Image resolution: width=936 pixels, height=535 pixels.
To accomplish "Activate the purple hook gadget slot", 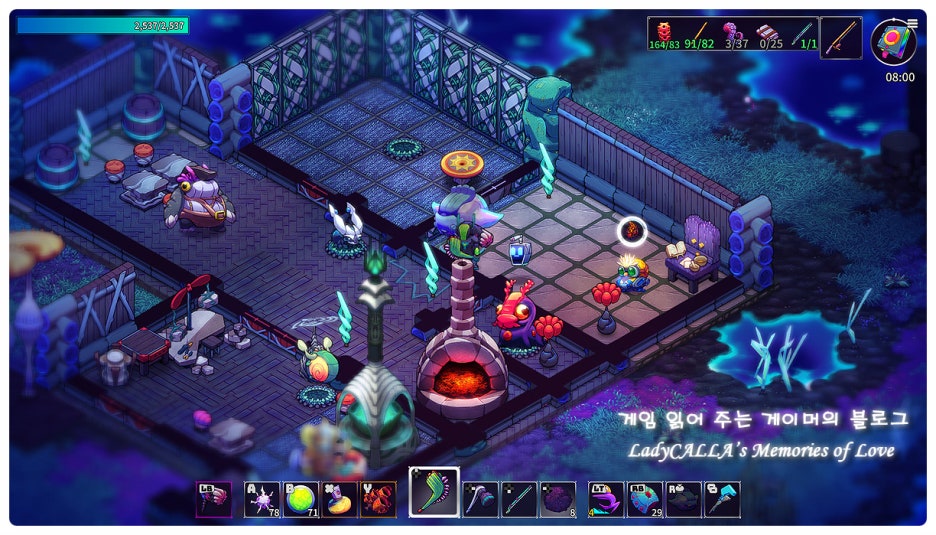I will (606, 498).
